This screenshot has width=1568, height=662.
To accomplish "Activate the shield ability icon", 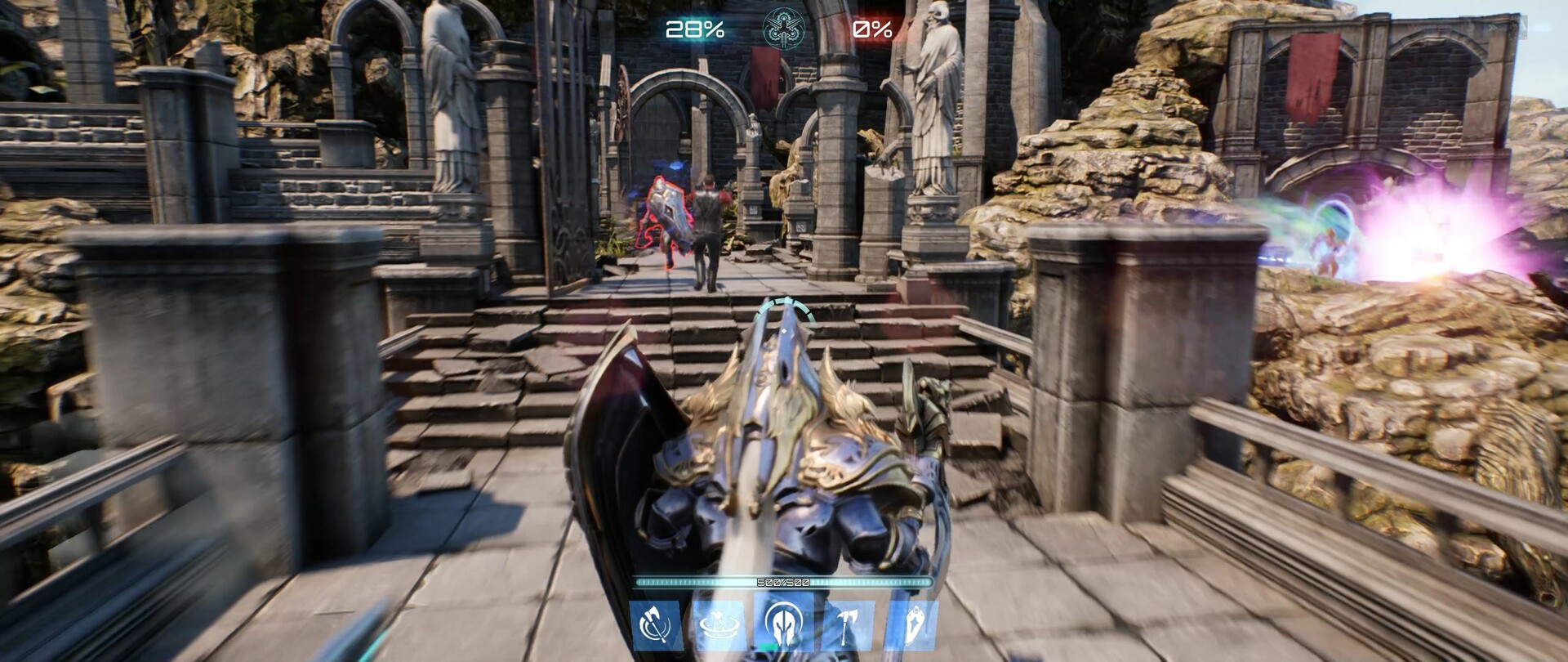I will [911, 625].
